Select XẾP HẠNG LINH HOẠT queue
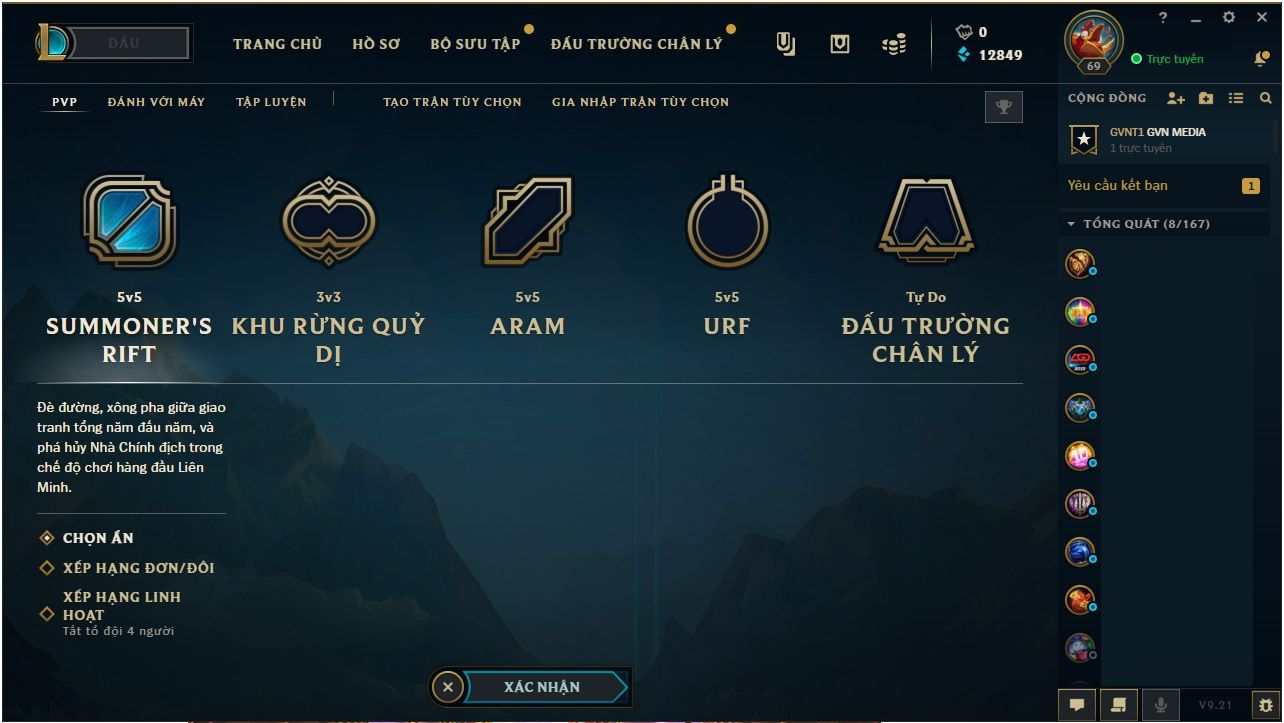1284x723 pixels. (123, 605)
